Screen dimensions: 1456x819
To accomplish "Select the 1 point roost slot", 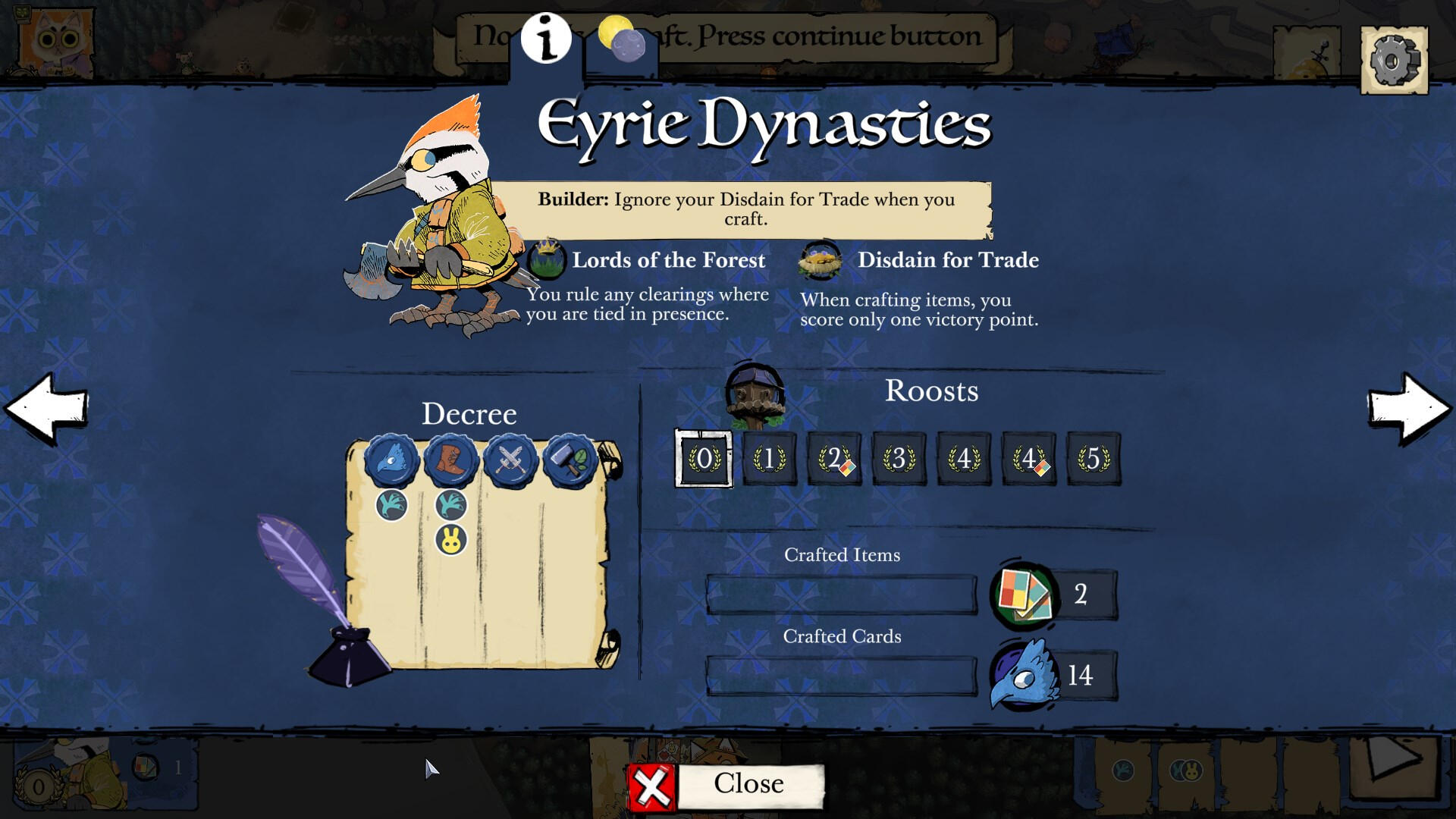I will pos(769,459).
